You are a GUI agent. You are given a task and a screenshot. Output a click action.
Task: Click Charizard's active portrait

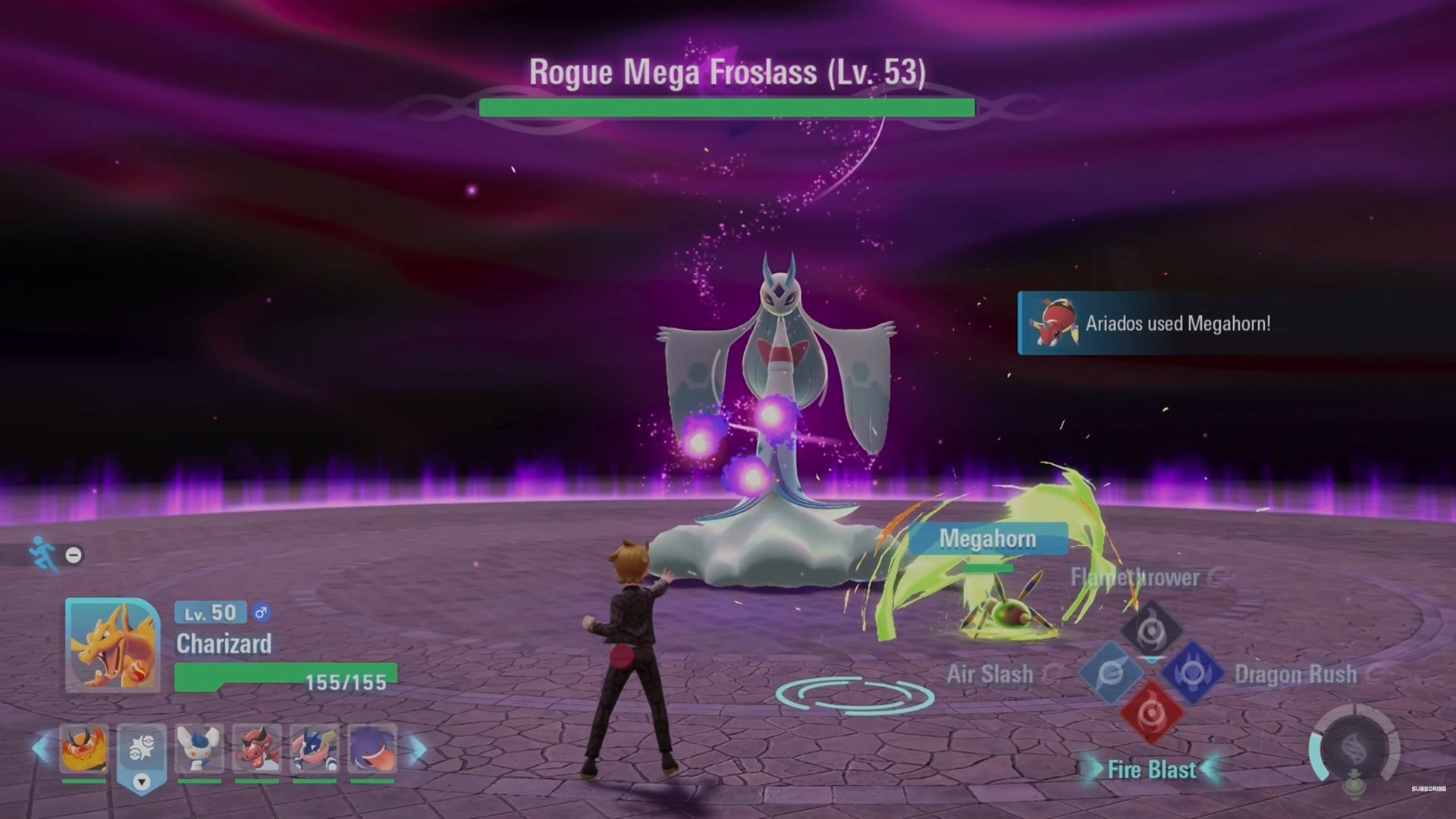tap(112, 645)
